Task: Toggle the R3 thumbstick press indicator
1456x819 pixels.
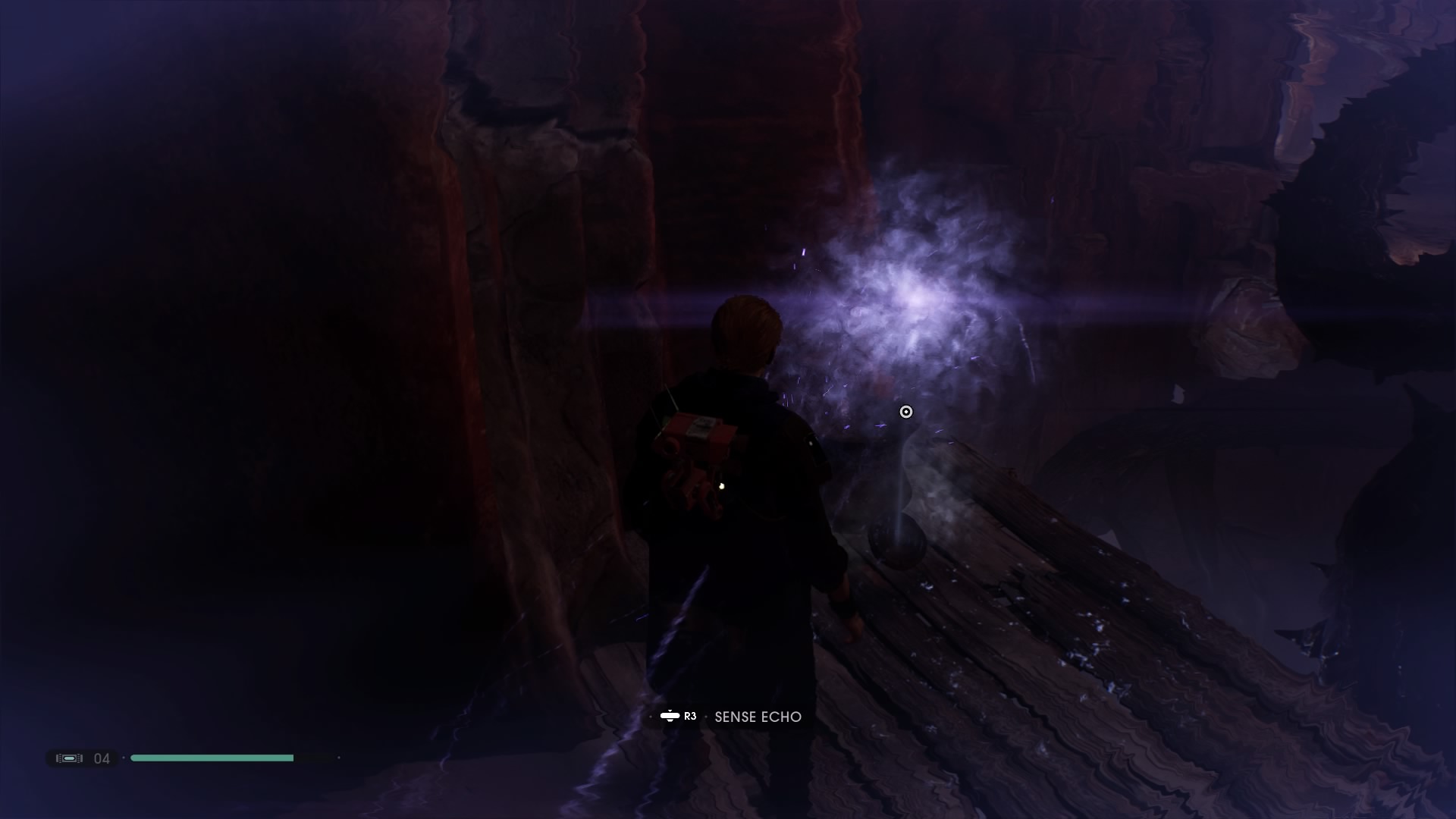Action: tap(670, 716)
